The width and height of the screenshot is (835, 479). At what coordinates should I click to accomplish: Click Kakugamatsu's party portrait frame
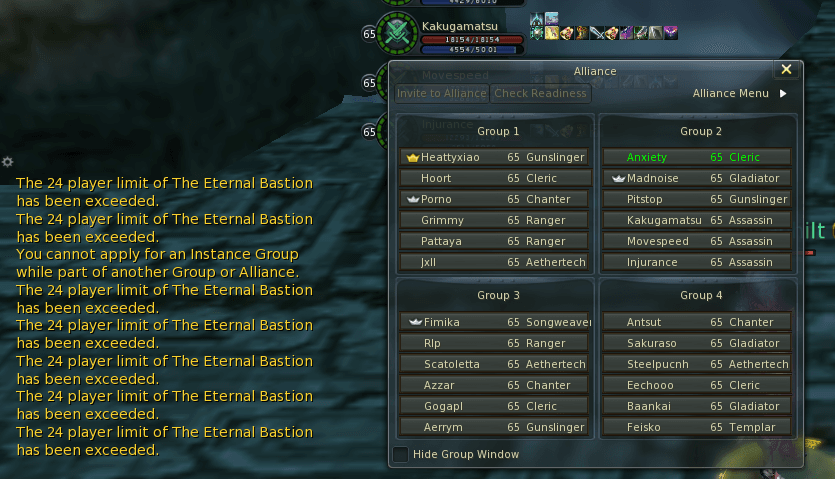pos(399,33)
